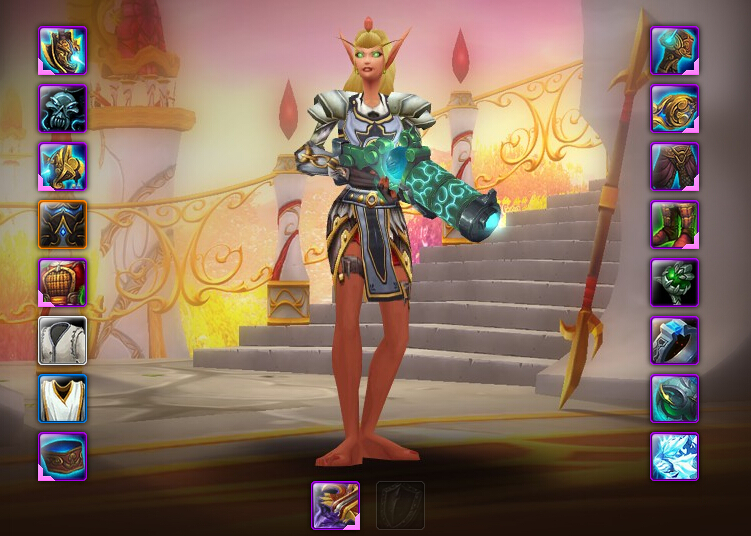Select the equipped main hand weapon slot
The height and width of the screenshot is (536, 751).
[336, 506]
